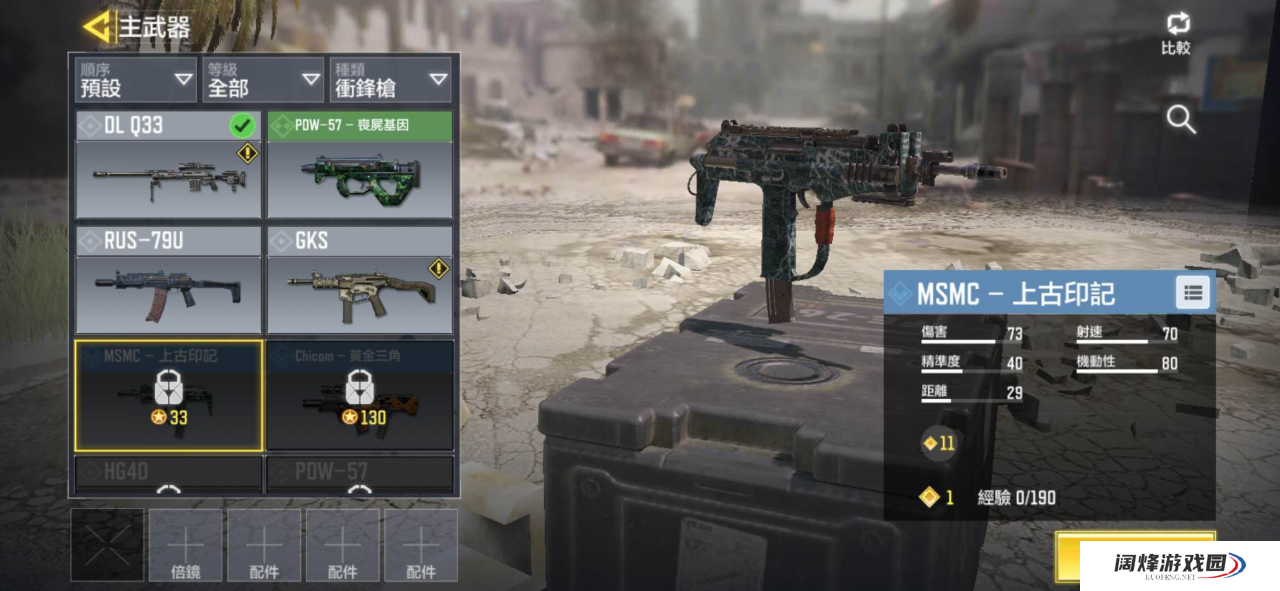Open the list icon beside MSMC title
Viewport: 1280px width, 591px height.
coord(1192,293)
